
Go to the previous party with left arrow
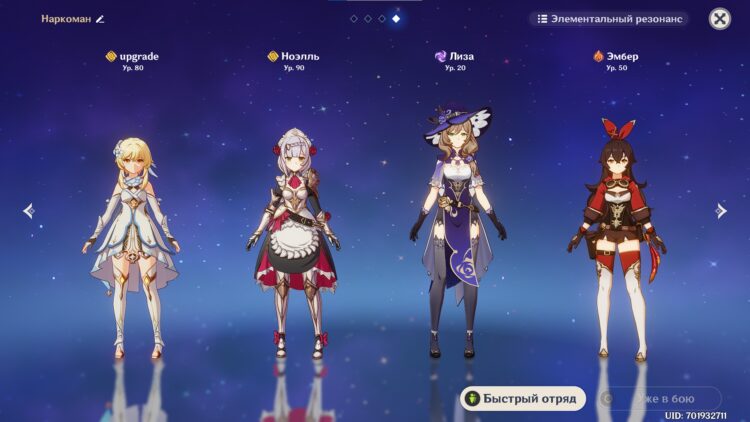click(28, 210)
